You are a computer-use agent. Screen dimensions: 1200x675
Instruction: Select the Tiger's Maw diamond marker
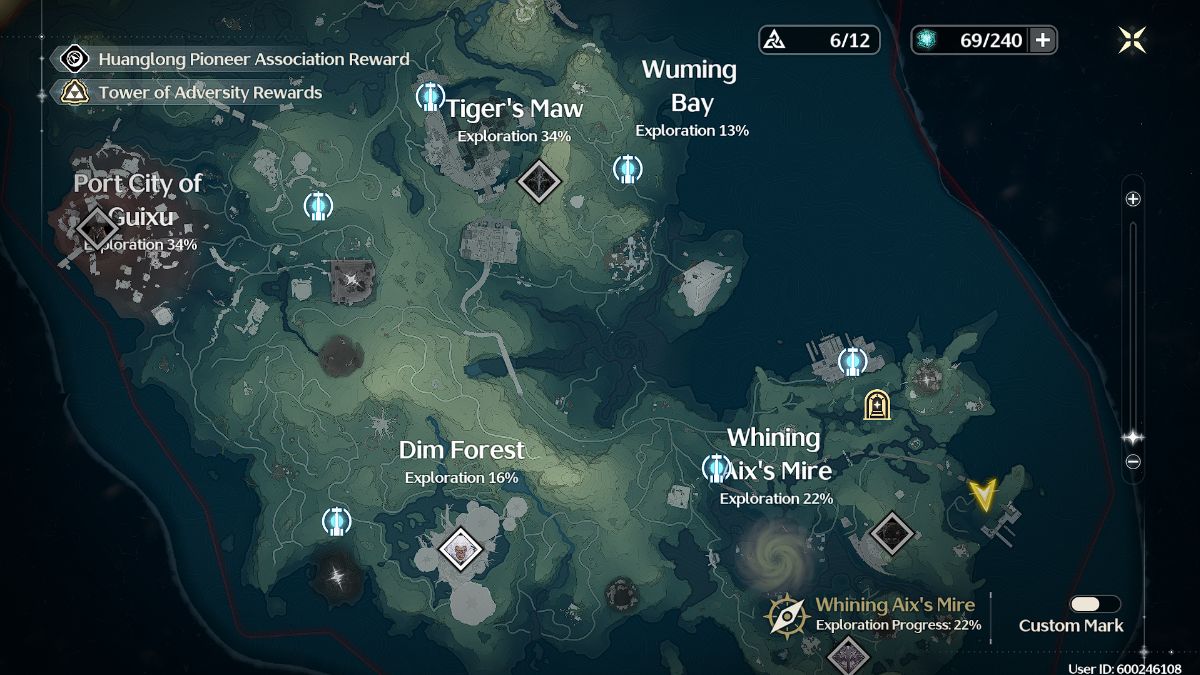(541, 181)
